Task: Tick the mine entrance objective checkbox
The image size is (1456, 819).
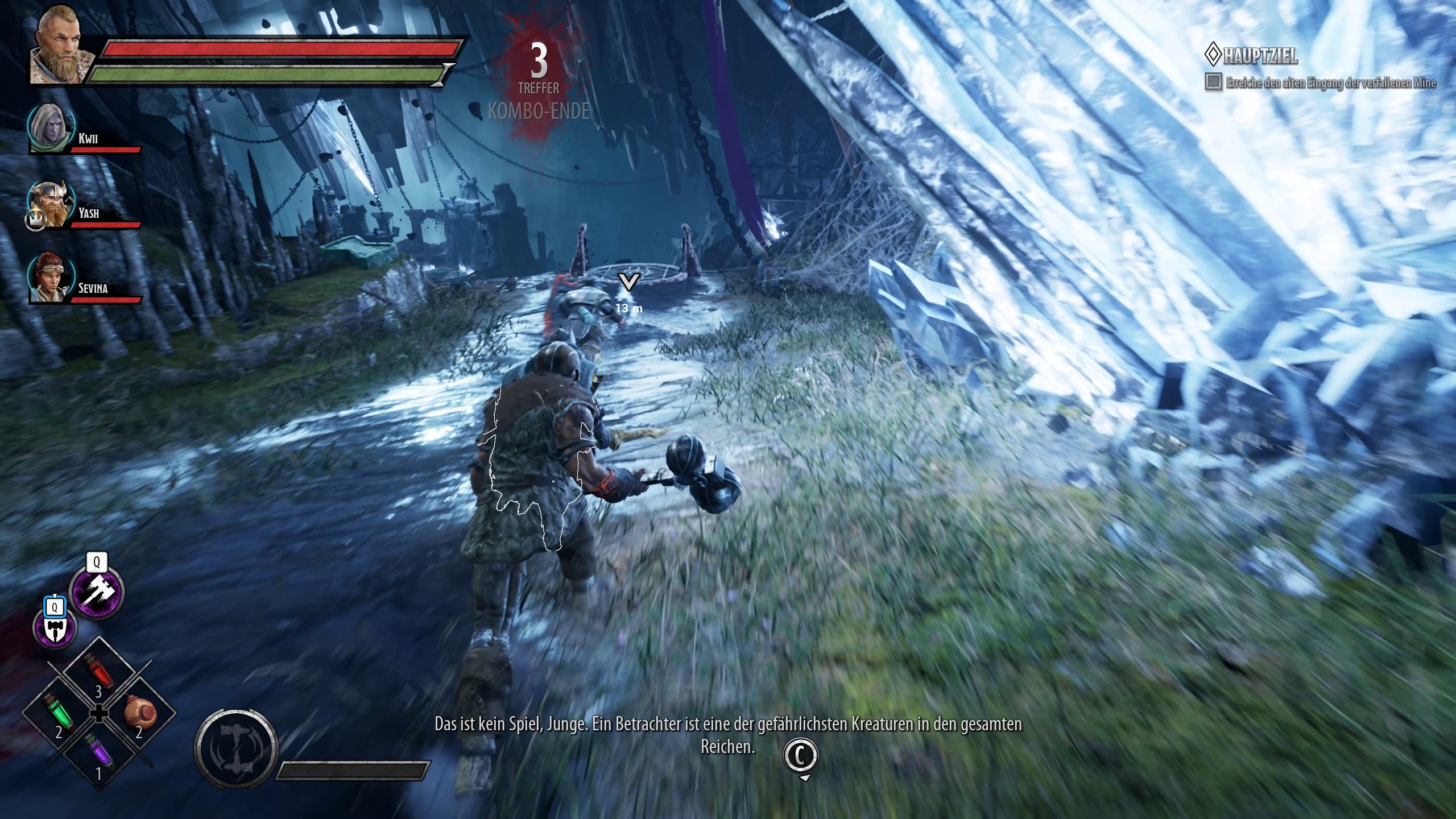Action: [1213, 82]
